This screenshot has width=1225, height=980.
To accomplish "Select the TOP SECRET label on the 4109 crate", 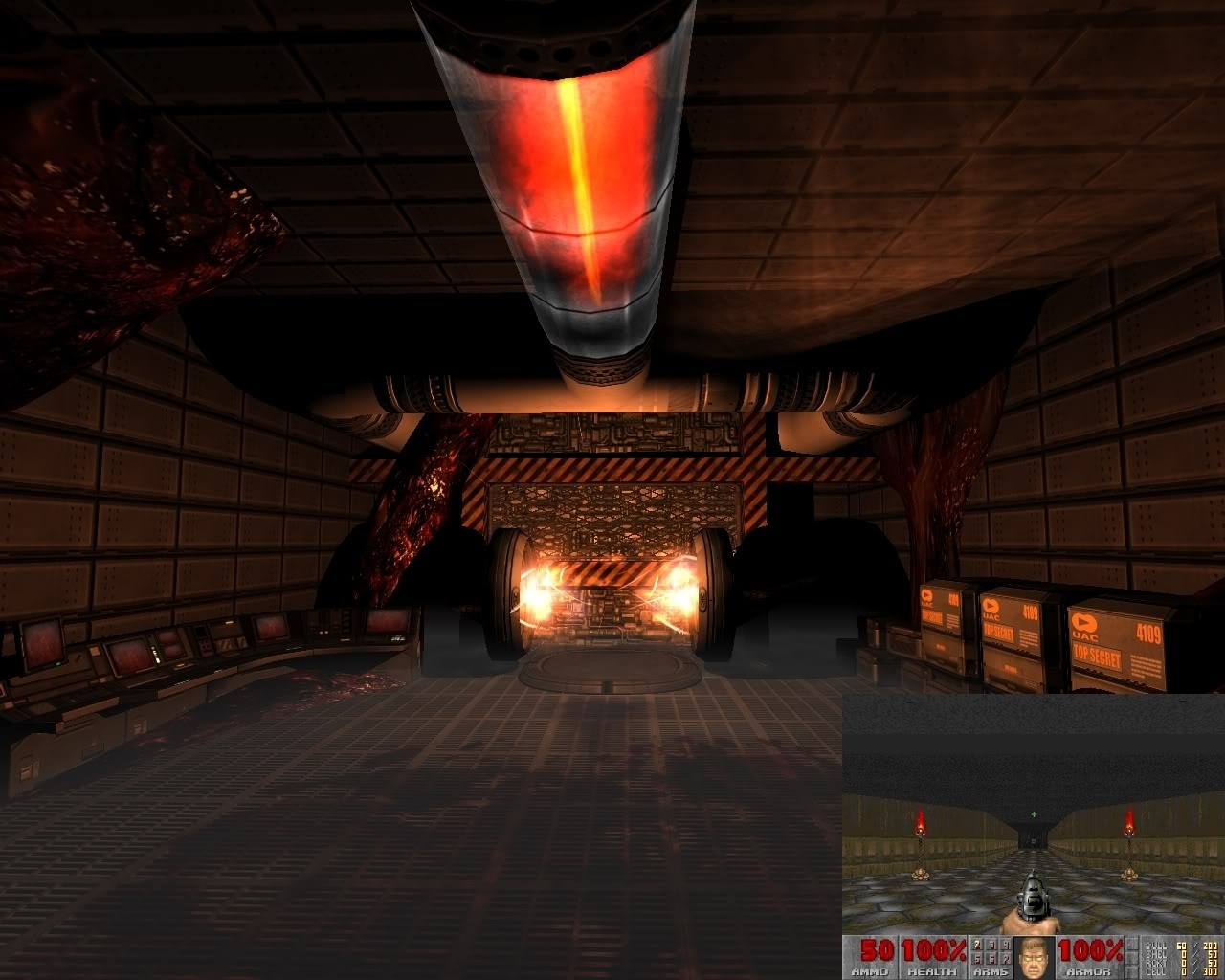I will (x=1097, y=656).
